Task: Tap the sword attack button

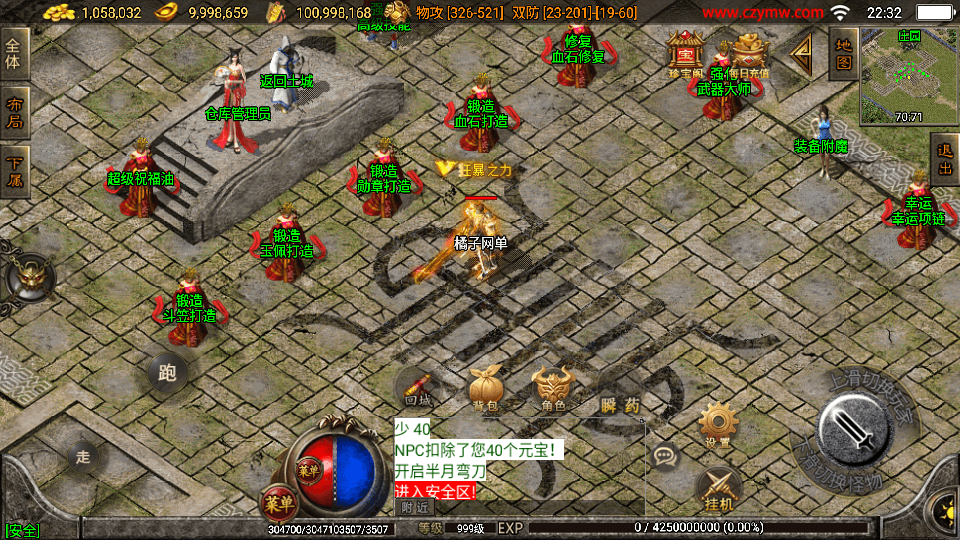Action: 854,428
